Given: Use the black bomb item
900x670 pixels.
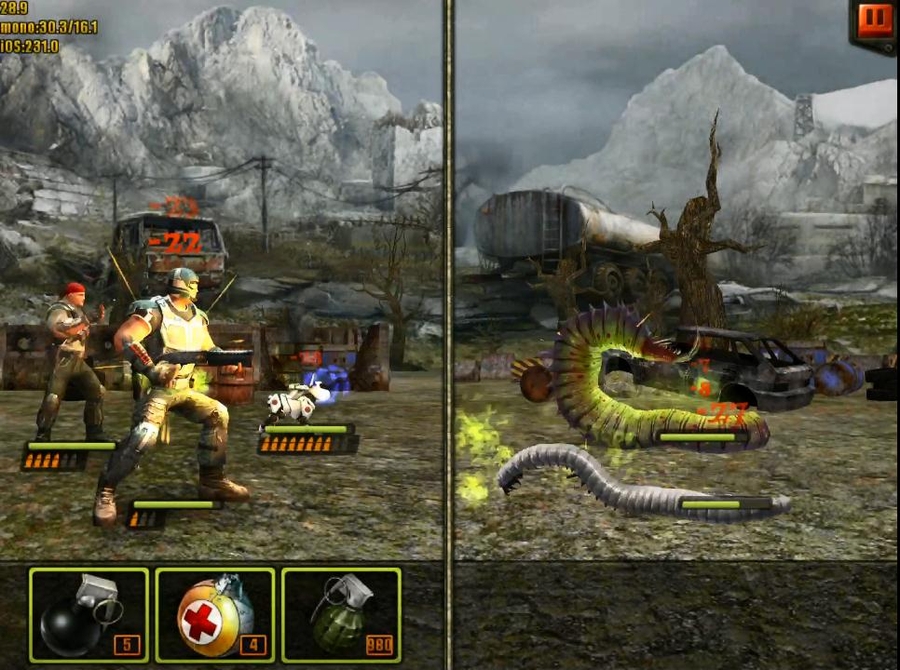Looking at the screenshot, I should click(89, 615).
